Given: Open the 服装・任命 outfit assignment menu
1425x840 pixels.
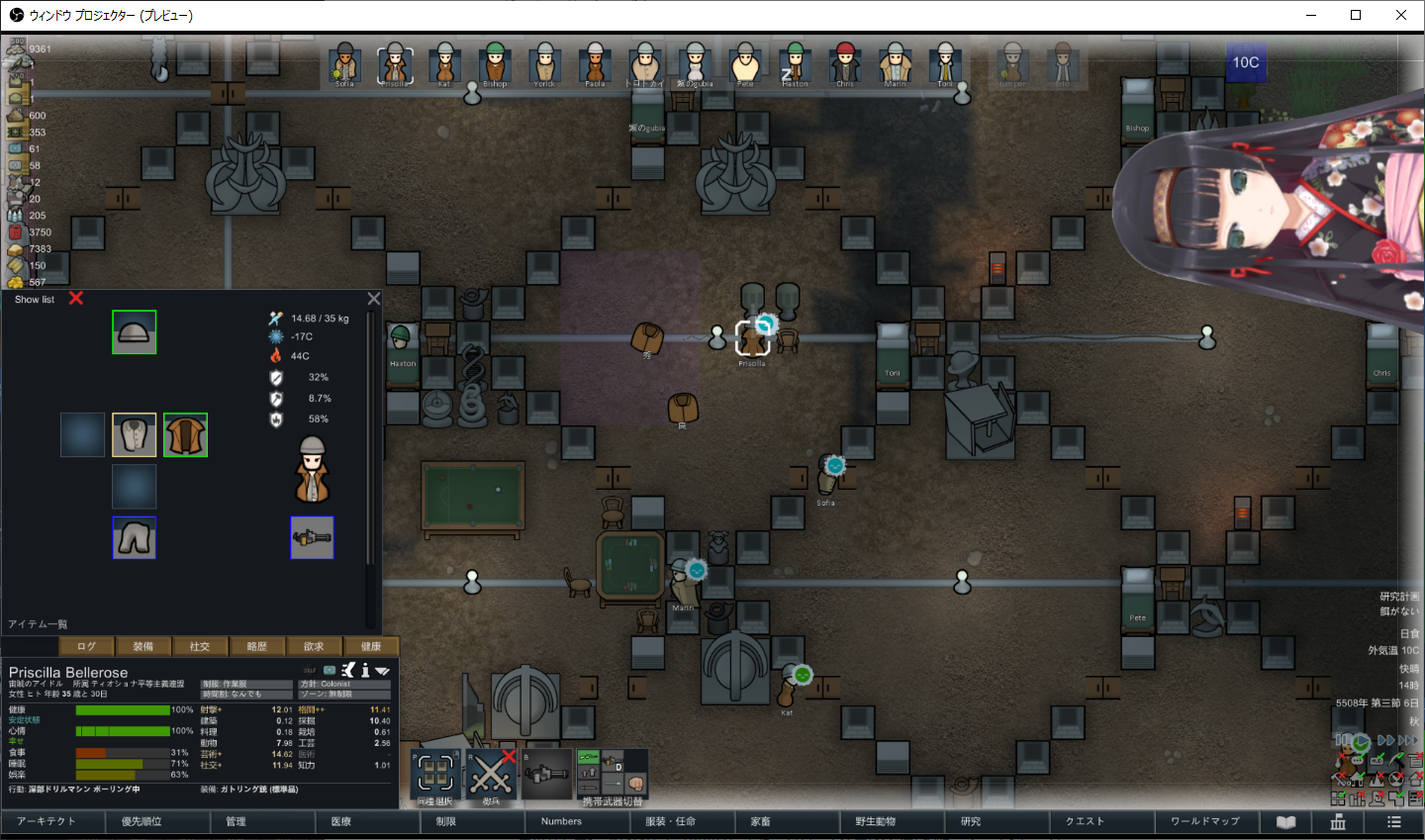Looking at the screenshot, I should click(x=671, y=821).
